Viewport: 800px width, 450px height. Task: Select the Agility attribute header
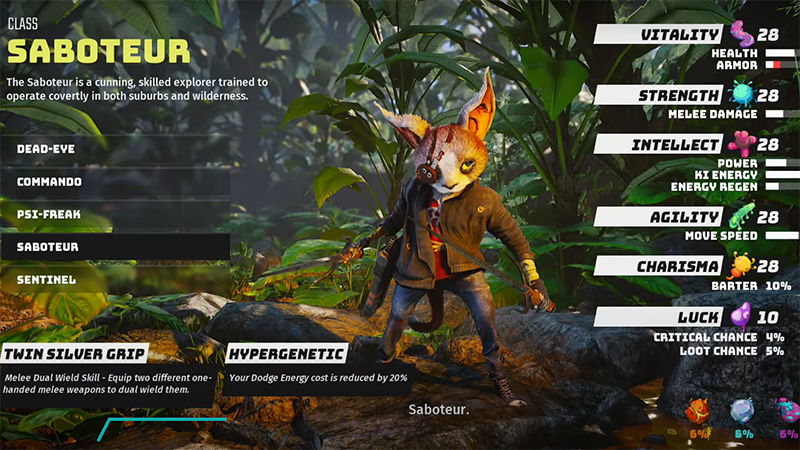click(660, 217)
